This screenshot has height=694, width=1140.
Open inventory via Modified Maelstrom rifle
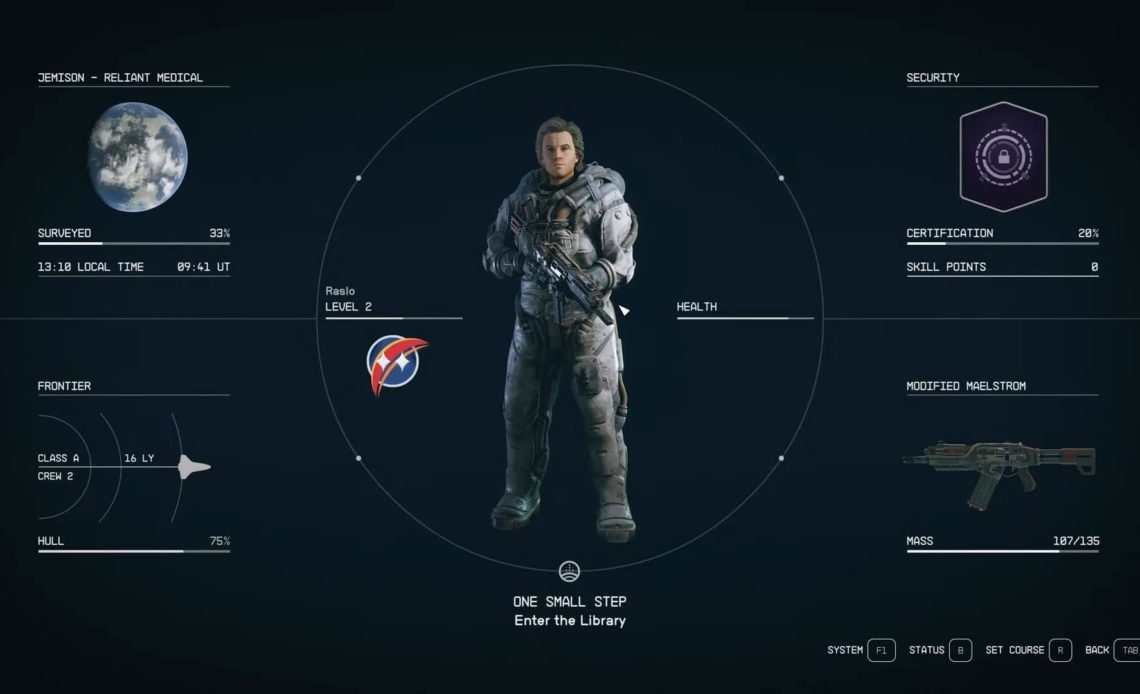point(1000,469)
